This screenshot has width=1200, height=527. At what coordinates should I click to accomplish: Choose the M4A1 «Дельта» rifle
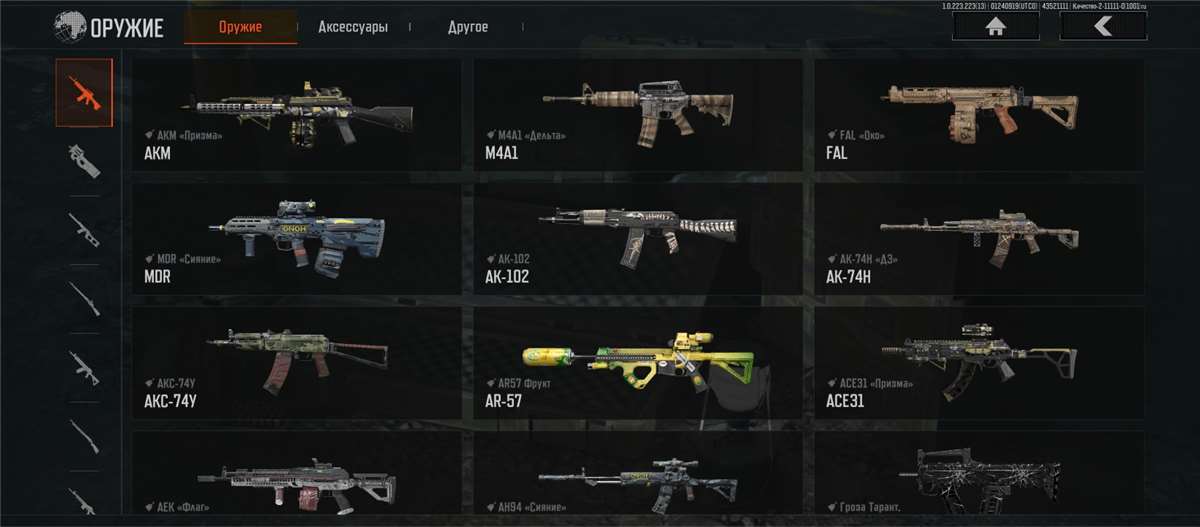(x=638, y=114)
